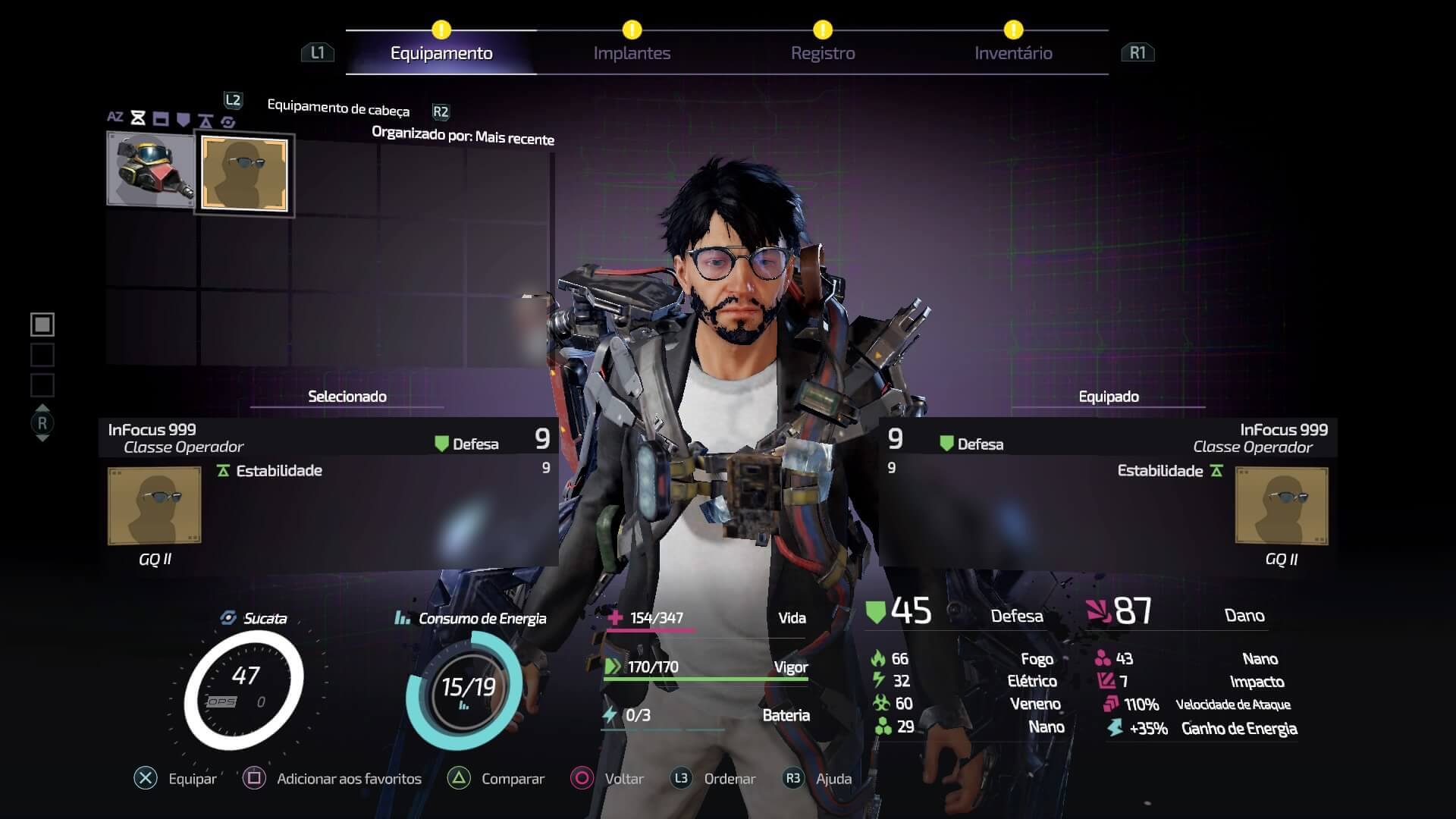This screenshot has width=1456, height=819.
Task: Sort gear by scrap value icon
Action: coord(227,121)
